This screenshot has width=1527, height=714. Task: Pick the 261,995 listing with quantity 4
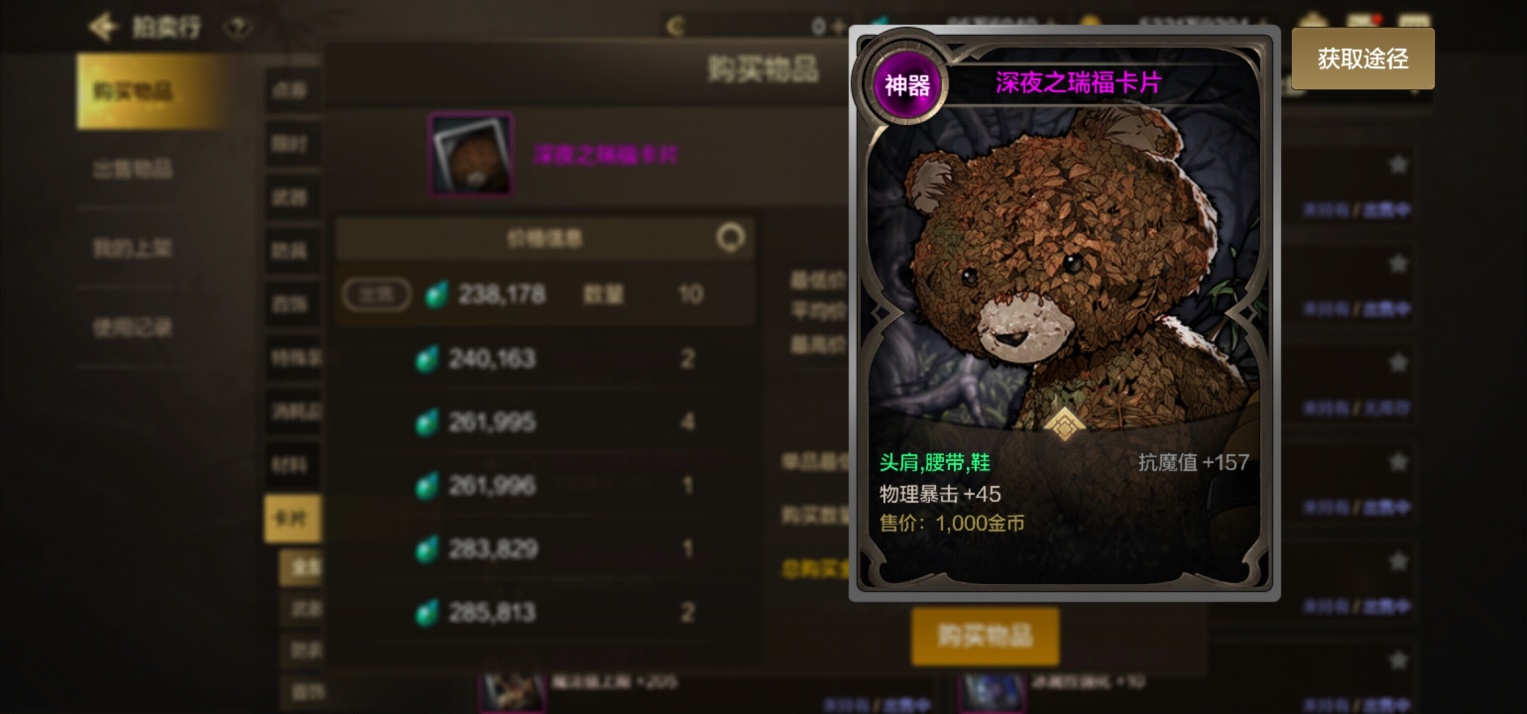(545, 422)
